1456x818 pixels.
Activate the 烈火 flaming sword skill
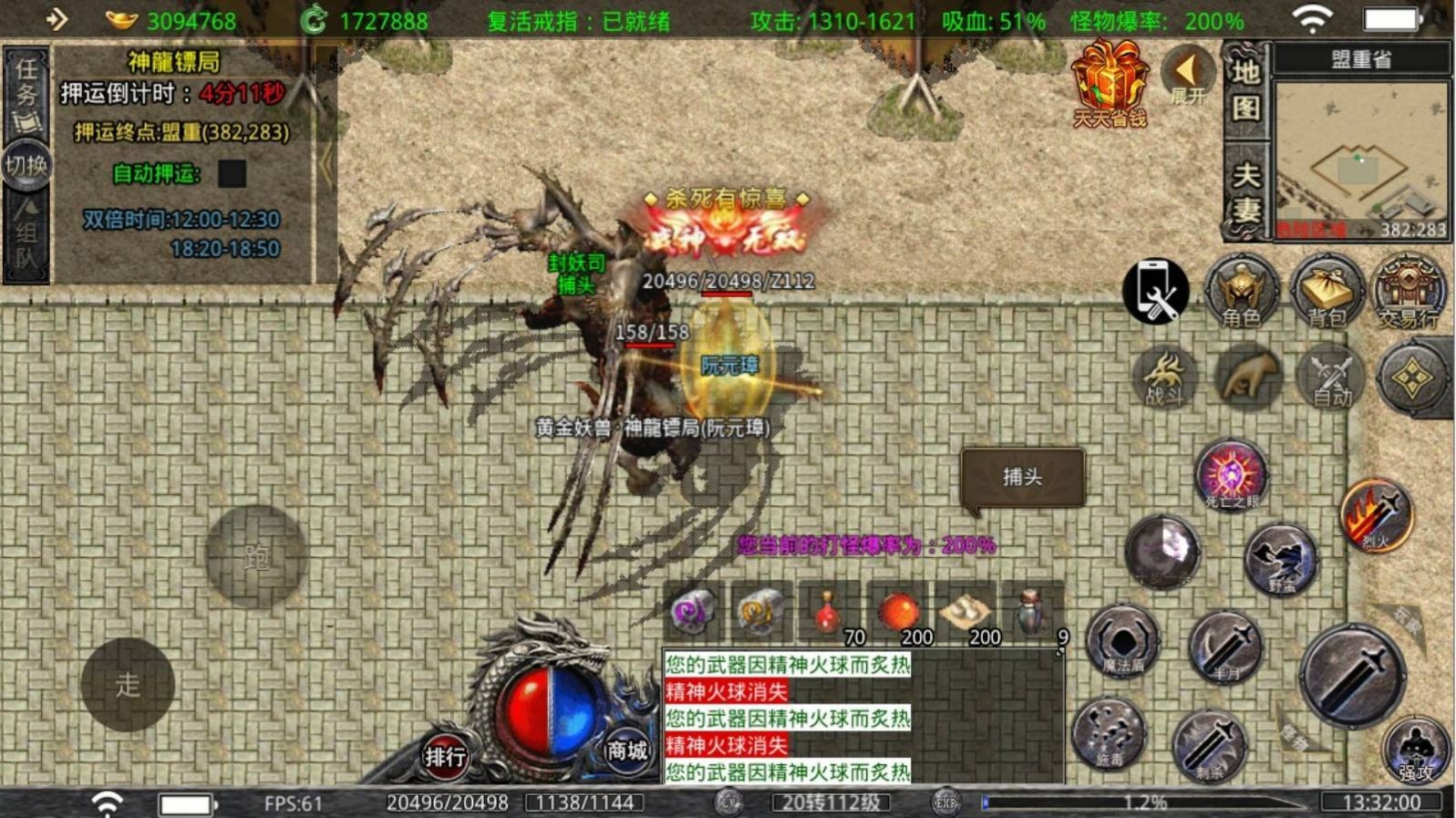point(1376,515)
